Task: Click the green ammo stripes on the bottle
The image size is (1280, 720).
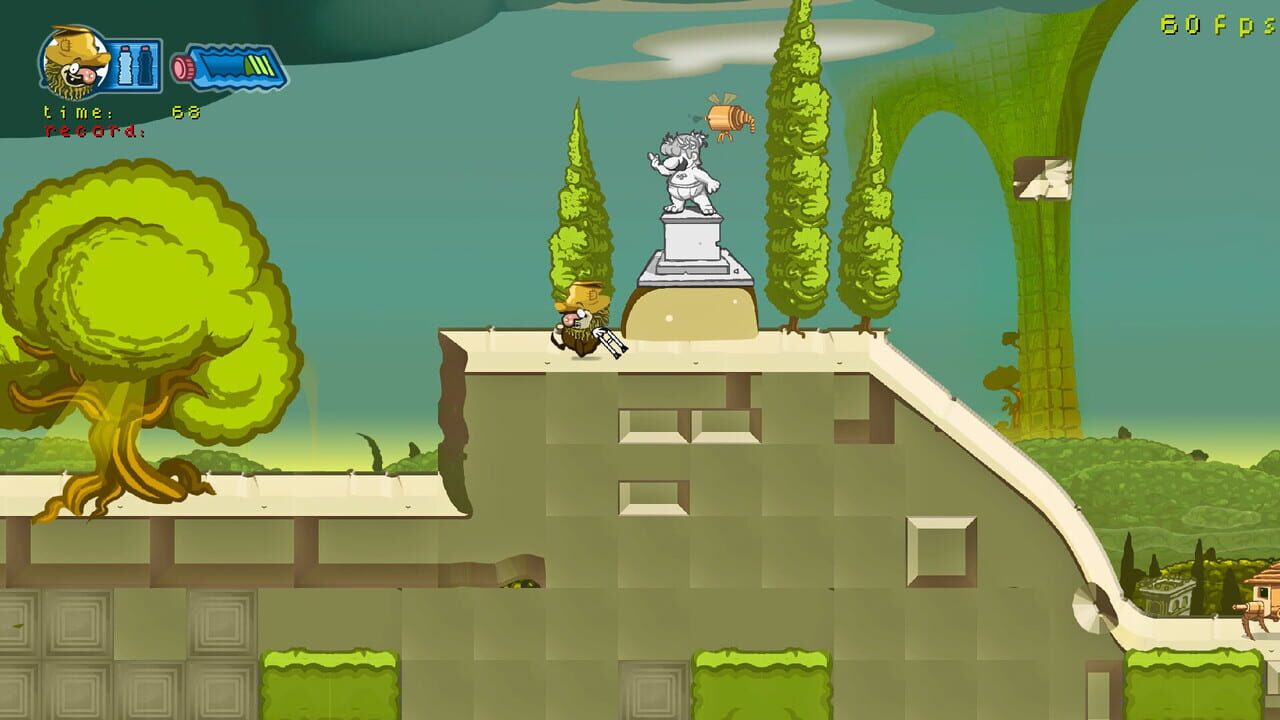Action: click(257, 65)
